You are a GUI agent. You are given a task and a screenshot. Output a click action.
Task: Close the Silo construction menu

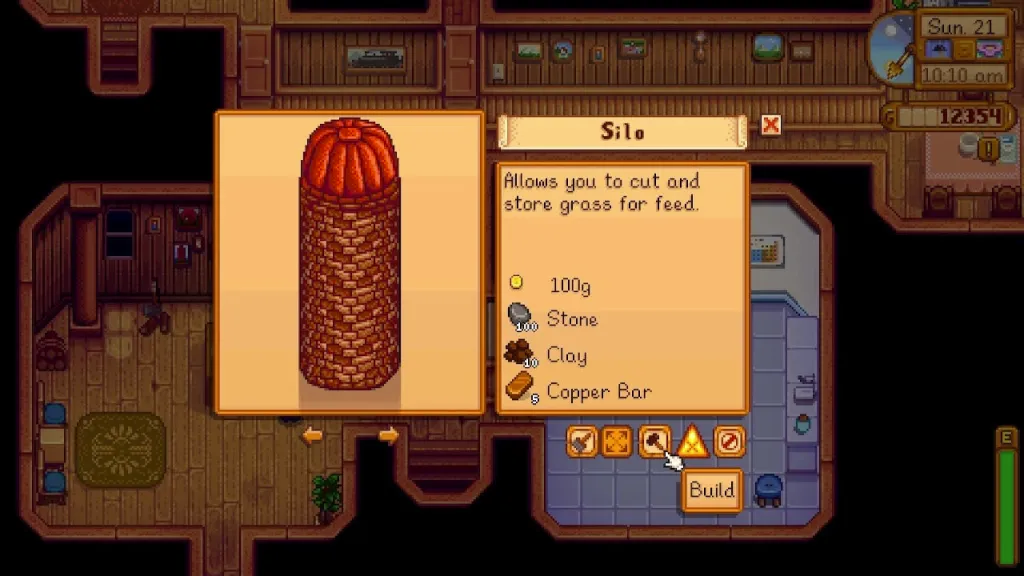(x=770, y=125)
